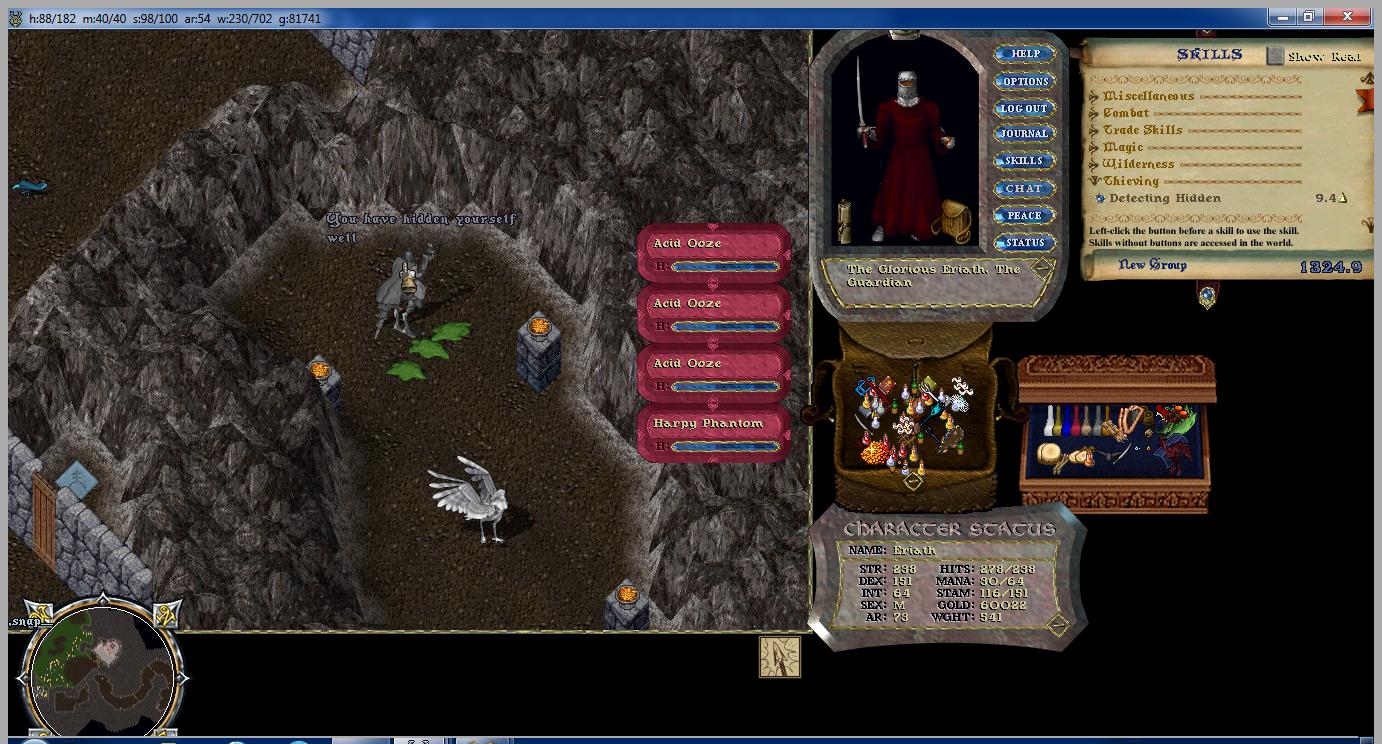Expand the Trade Skills group
1382x744 pixels.
[1095, 131]
